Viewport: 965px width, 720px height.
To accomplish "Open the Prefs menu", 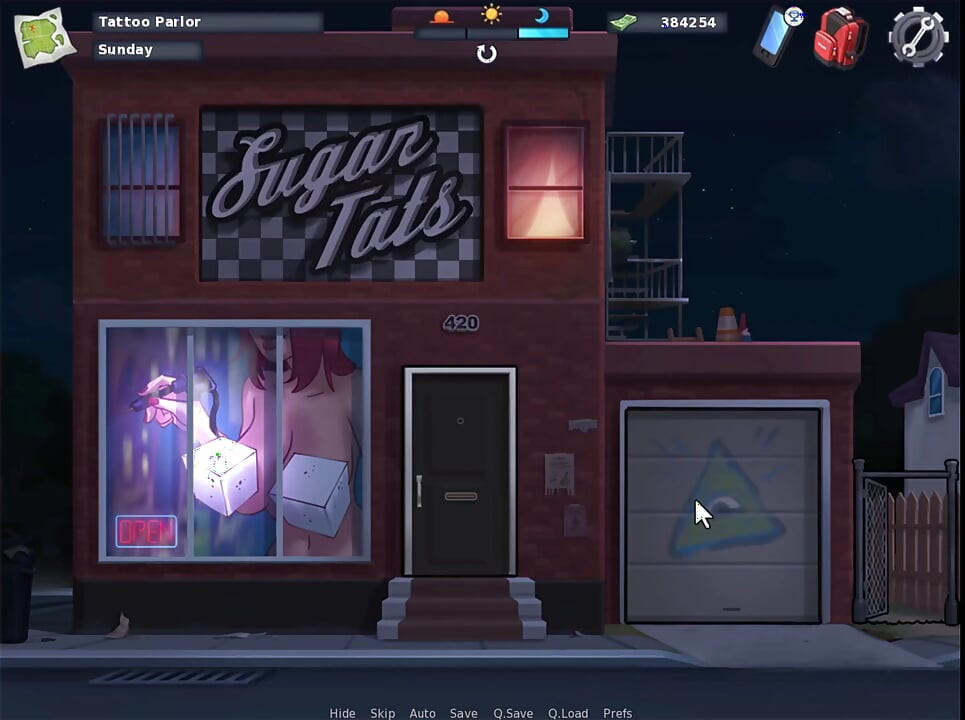I will tap(617, 713).
